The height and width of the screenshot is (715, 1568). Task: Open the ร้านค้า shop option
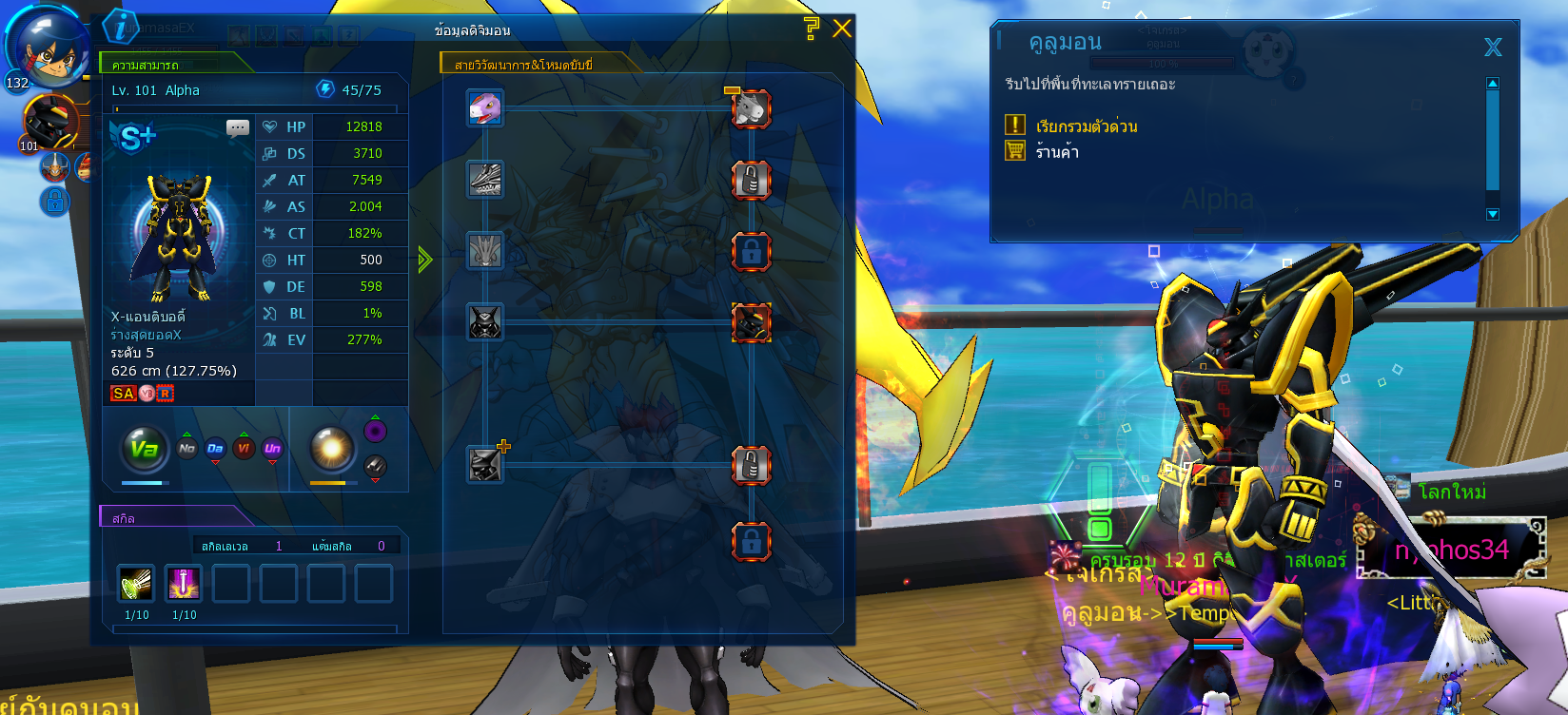(x=1057, y=152)
